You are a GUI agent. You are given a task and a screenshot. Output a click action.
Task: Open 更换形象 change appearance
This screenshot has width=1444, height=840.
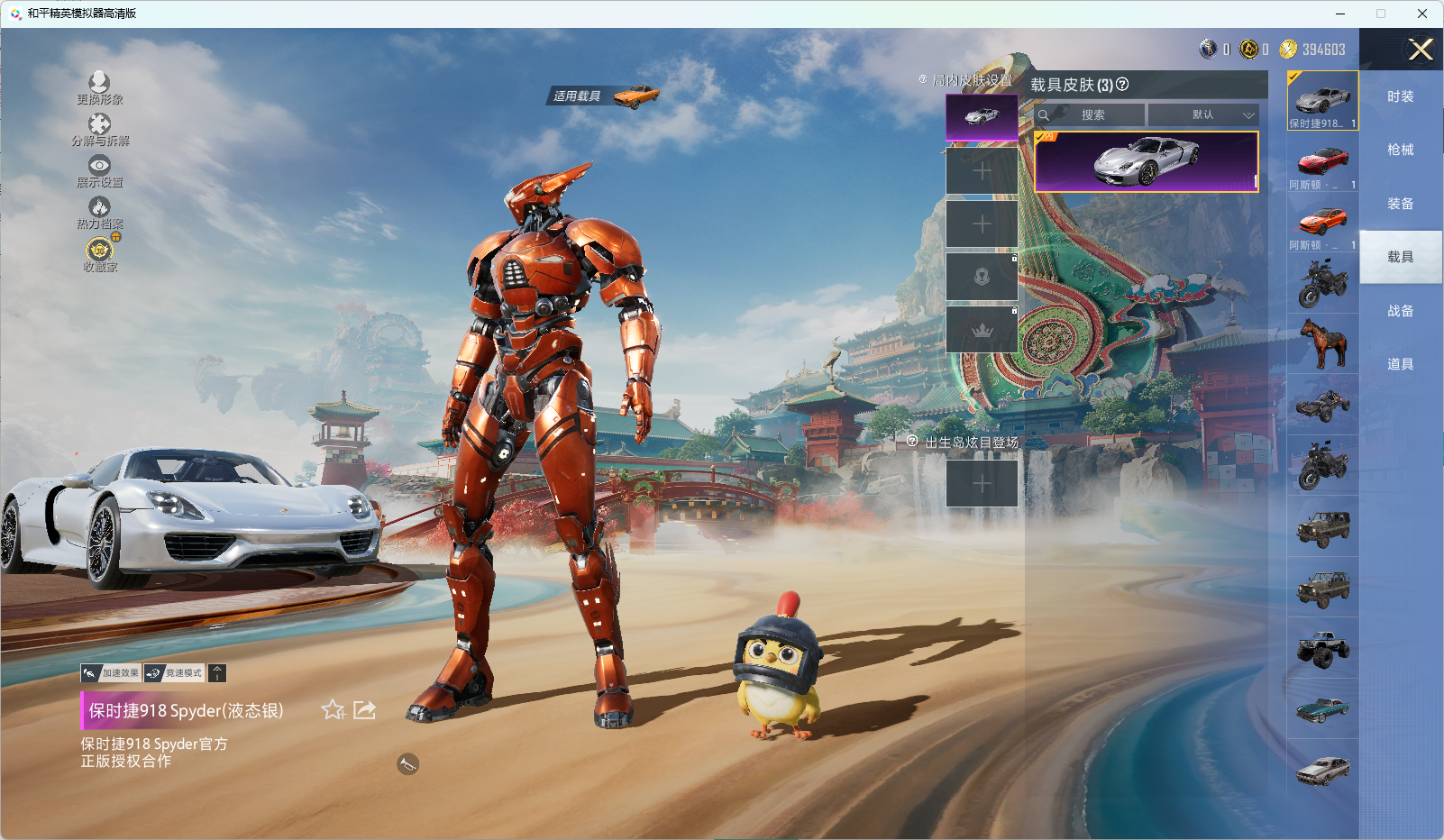(x=99, y=87)
